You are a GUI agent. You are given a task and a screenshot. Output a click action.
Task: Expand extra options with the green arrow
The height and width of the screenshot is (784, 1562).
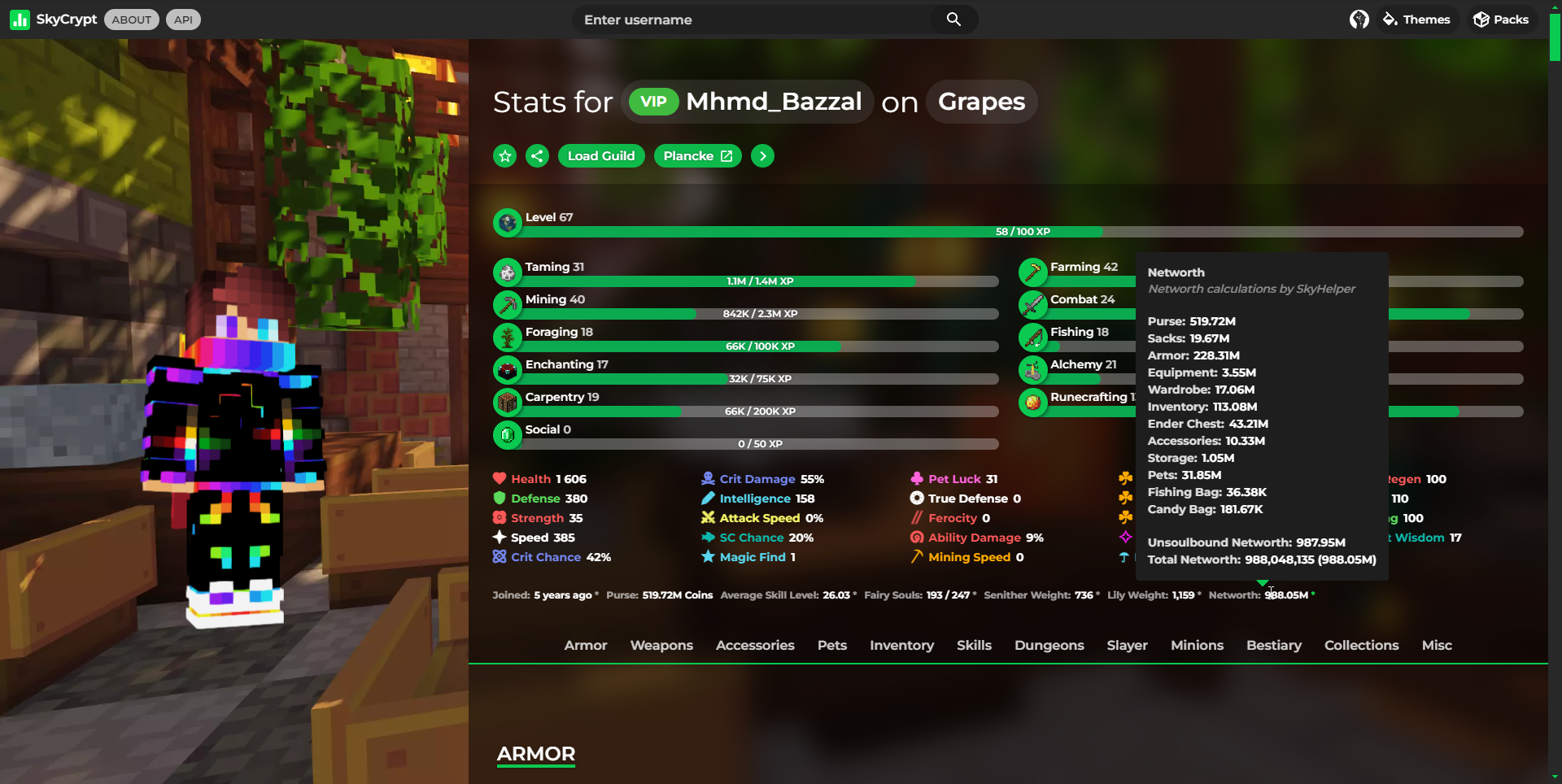762,155
